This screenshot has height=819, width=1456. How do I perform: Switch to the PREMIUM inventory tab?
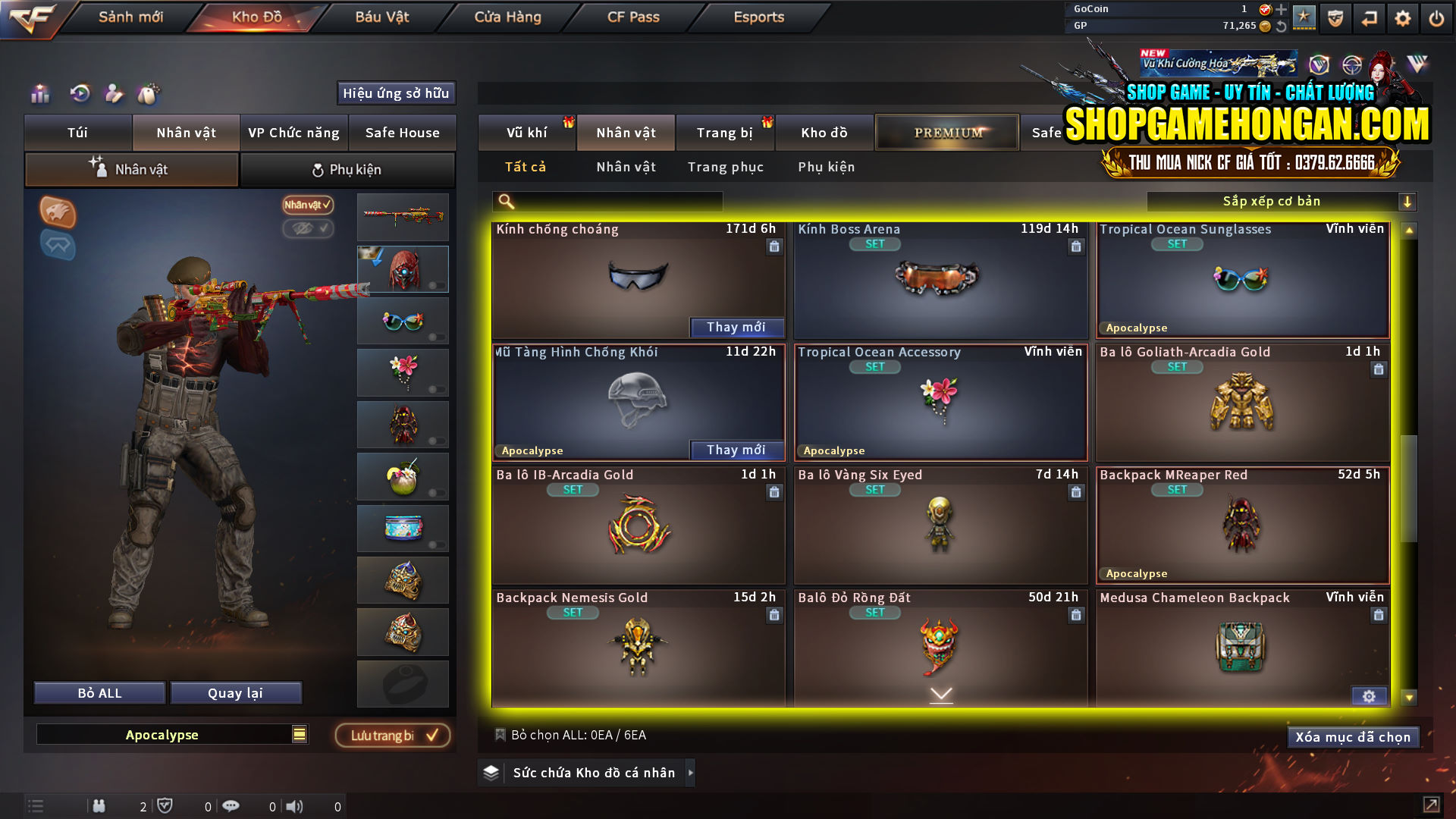[x=946, y=132]
